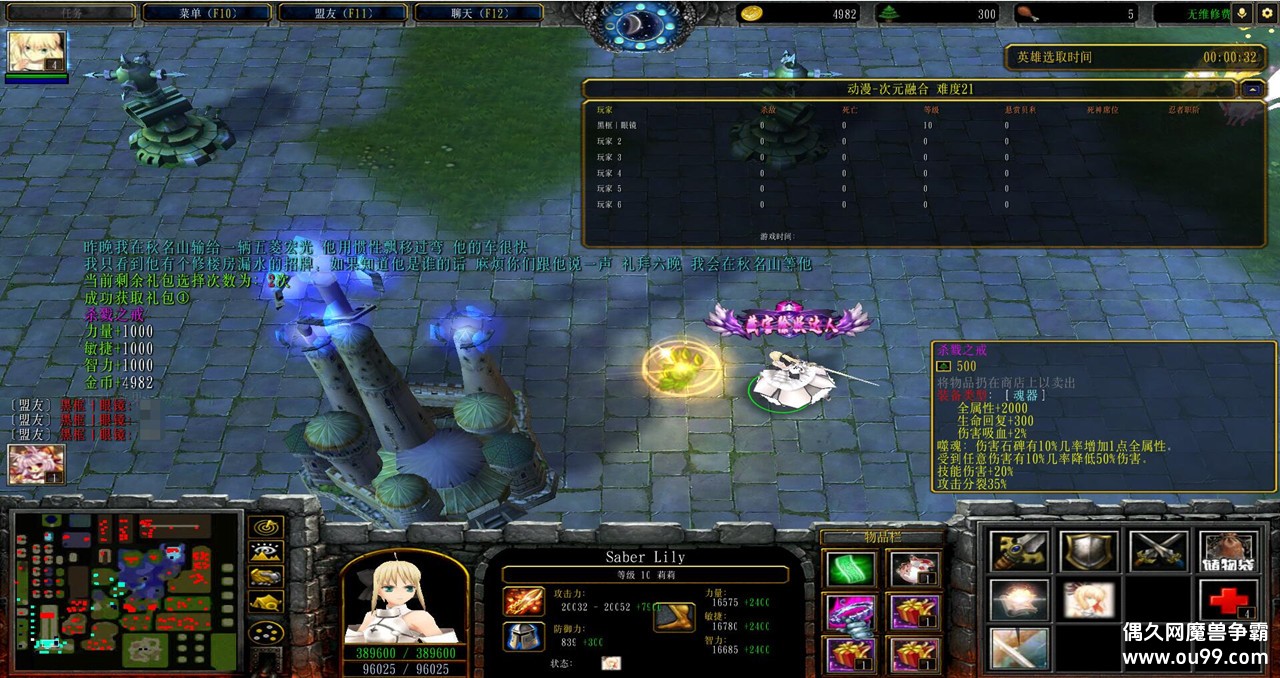Click the Saber Lily portrait
The image size is (1280, 678).
(x=404, y=598)
